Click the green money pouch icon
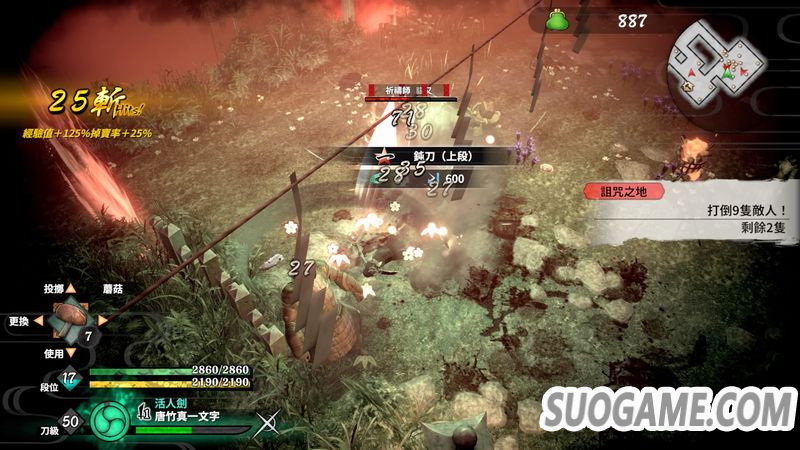 (x=557, y=20)
